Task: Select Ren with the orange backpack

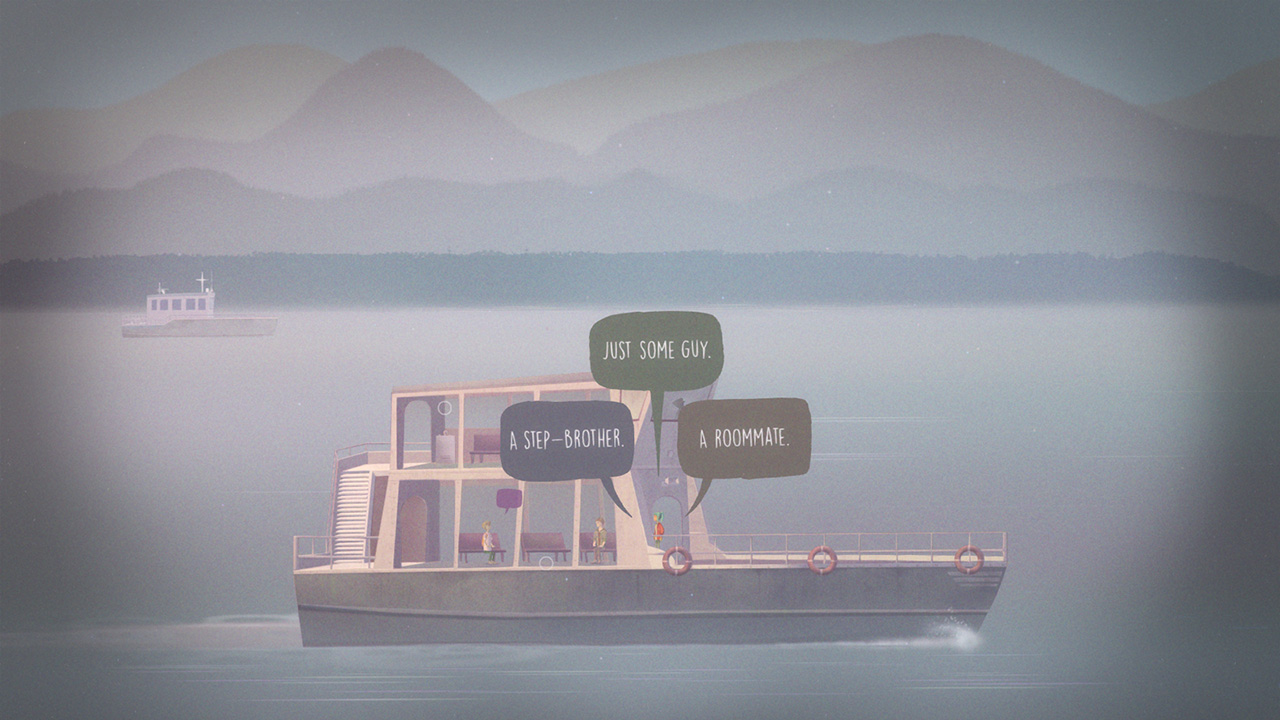Action: point(660,528)
